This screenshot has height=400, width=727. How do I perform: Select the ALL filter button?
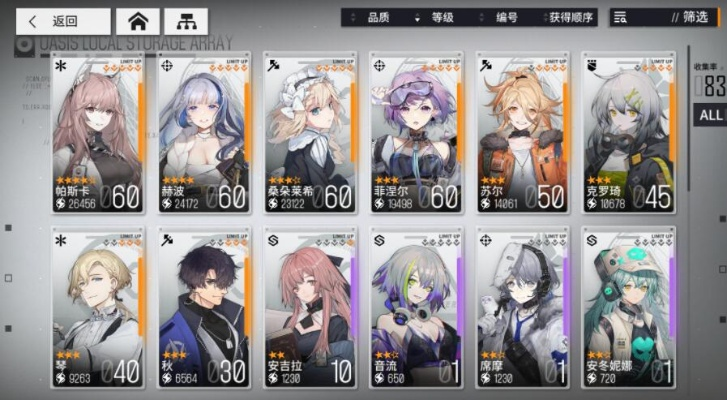[711, 115]
